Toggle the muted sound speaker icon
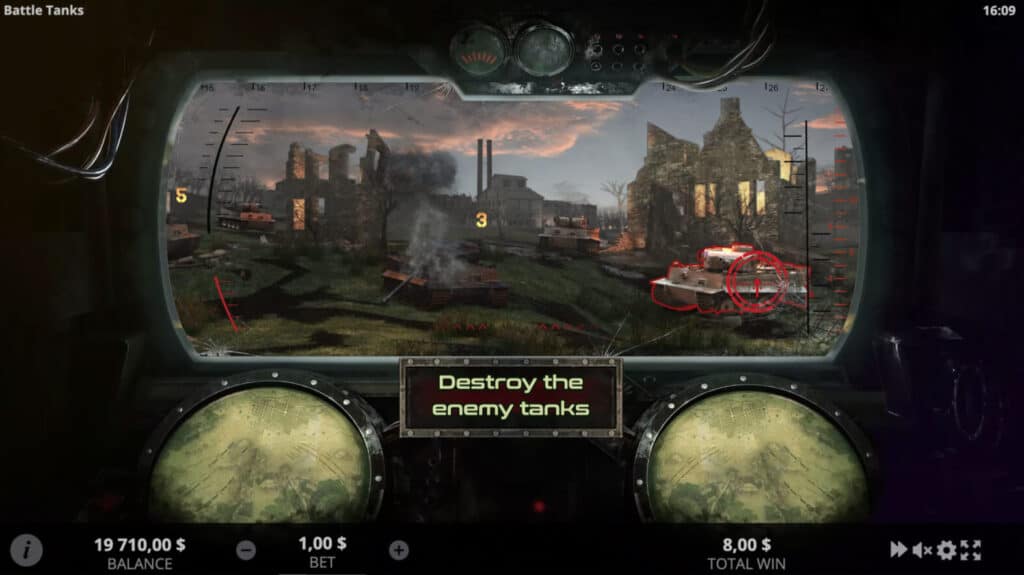The height and width of the screenshot is (575, 1024). (922, 550)
